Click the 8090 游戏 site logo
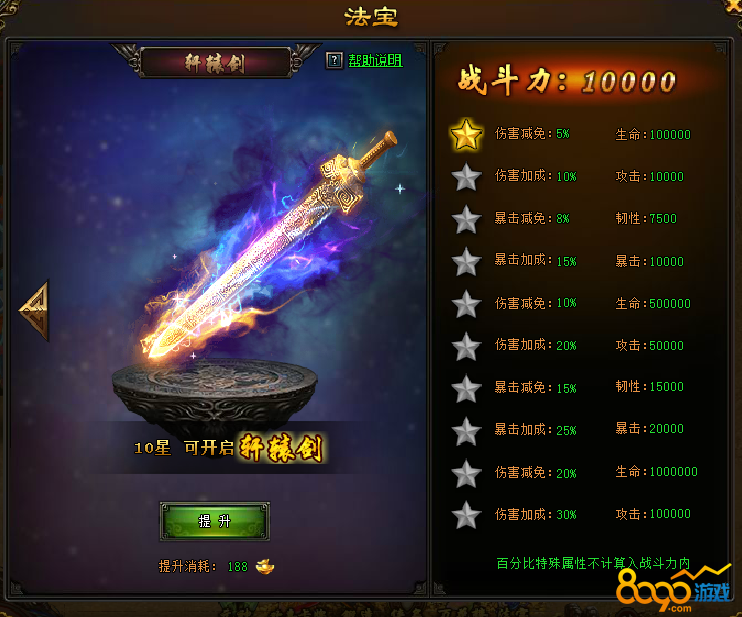This screenshot has height=617, width=742. [672, 590]
